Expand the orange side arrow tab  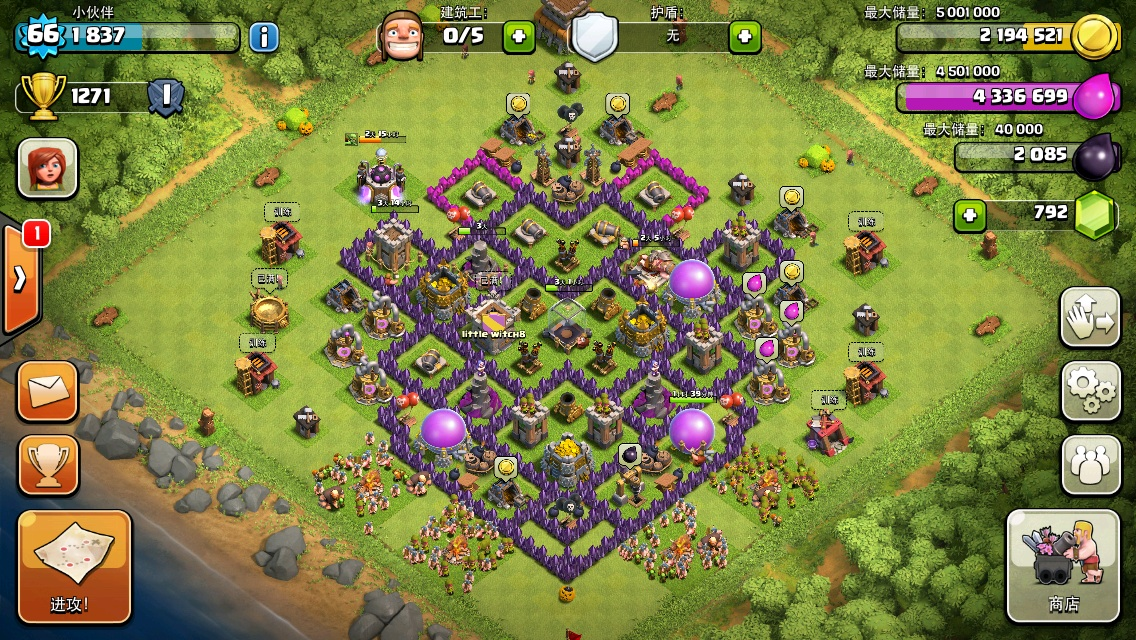coord(19,279)
